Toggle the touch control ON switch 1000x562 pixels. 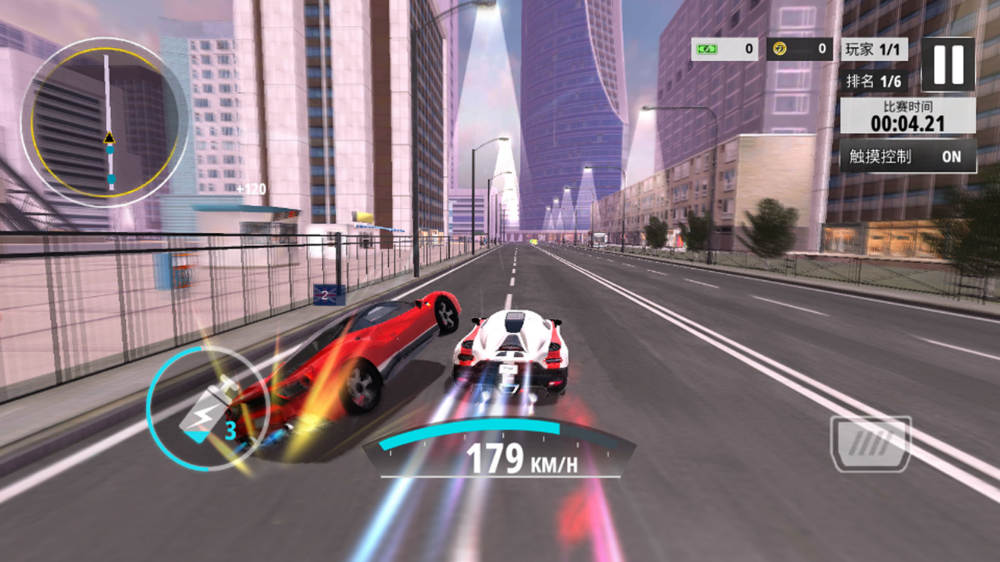(x=950, y=157)
